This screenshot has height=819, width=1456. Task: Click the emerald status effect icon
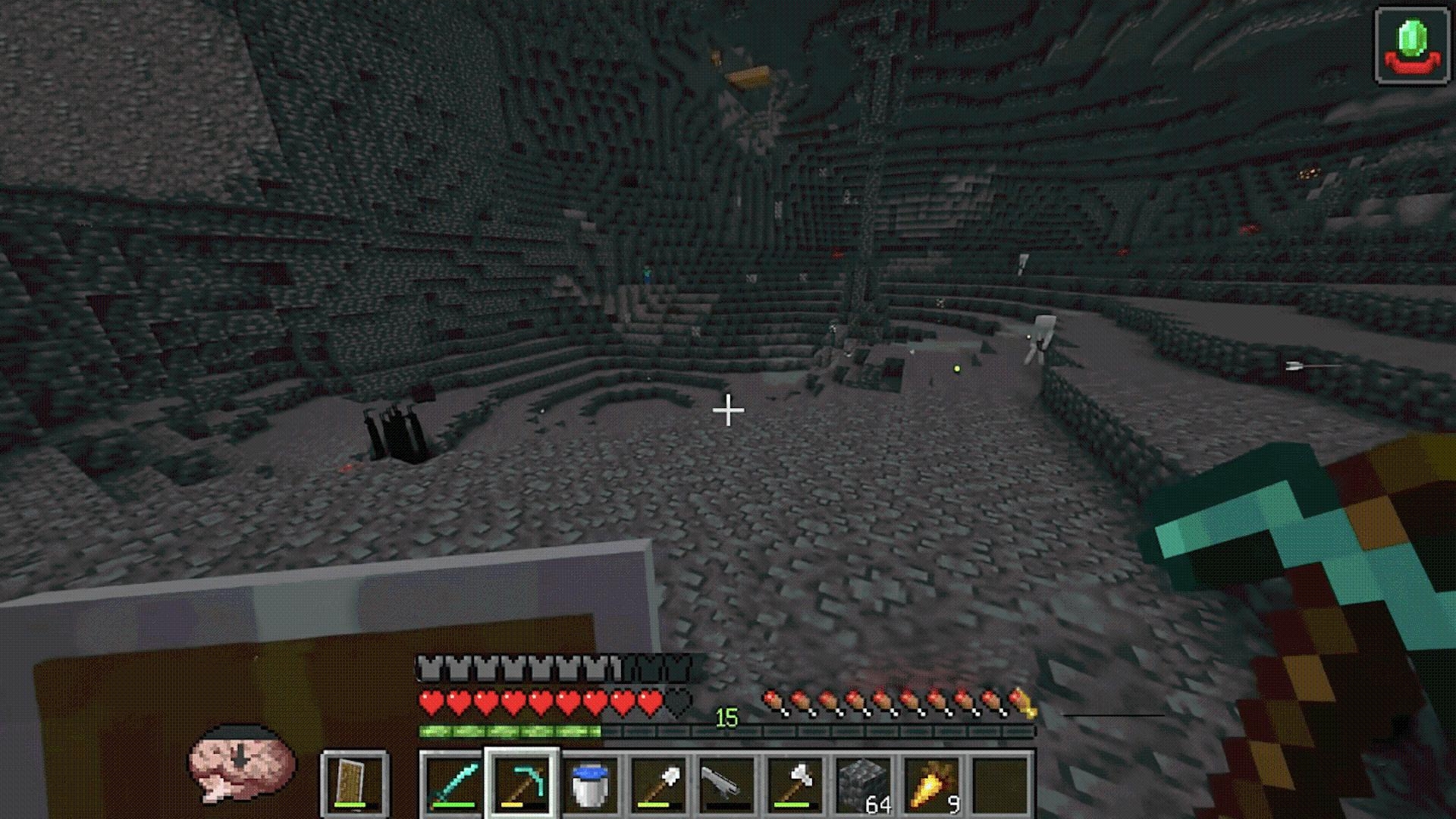pyautogui.click(x=1412, y=46)
